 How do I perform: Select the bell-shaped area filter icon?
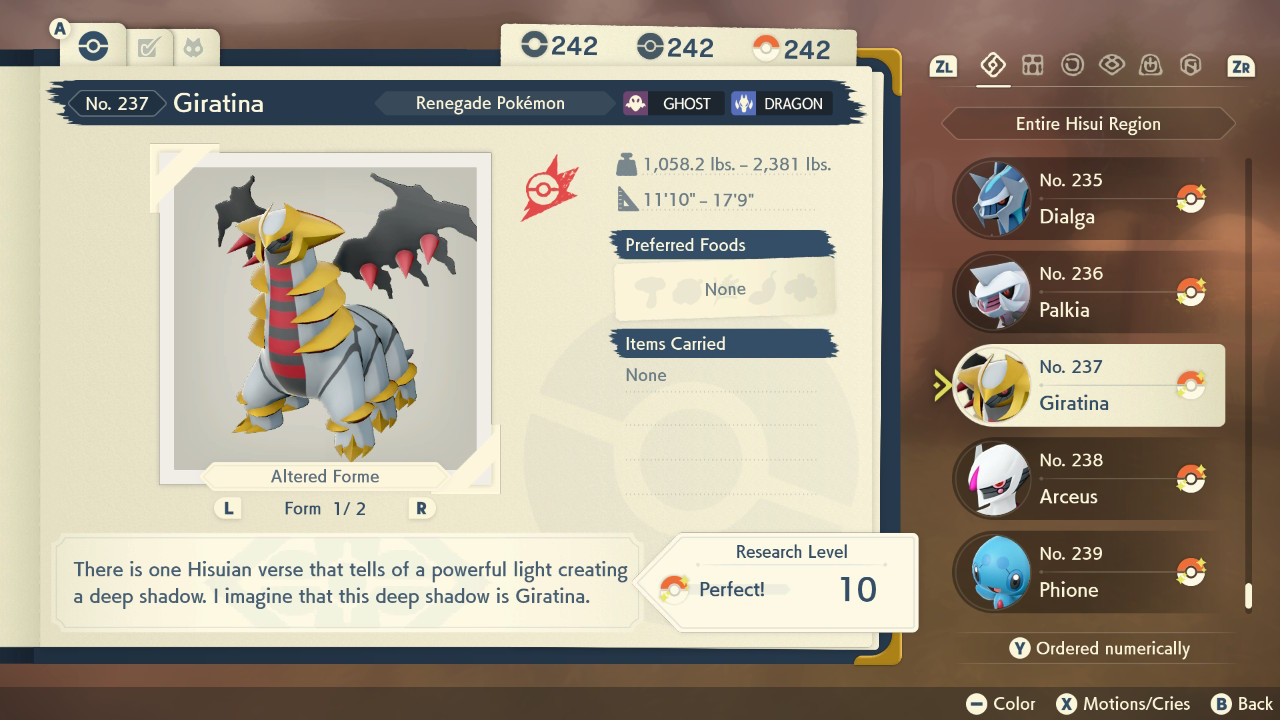point(1150,66)
